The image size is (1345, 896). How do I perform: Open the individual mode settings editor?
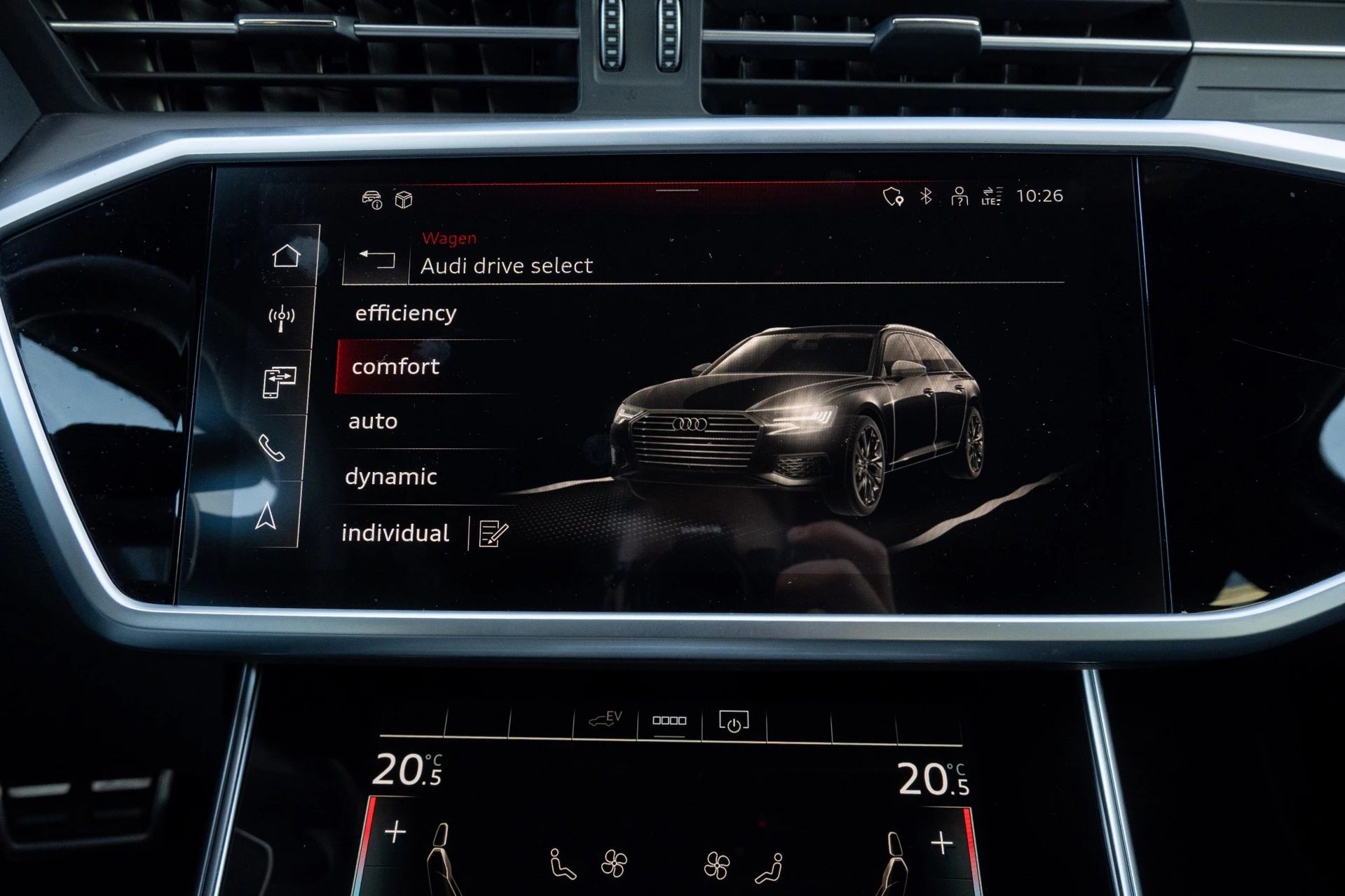(x=491, y=534)
